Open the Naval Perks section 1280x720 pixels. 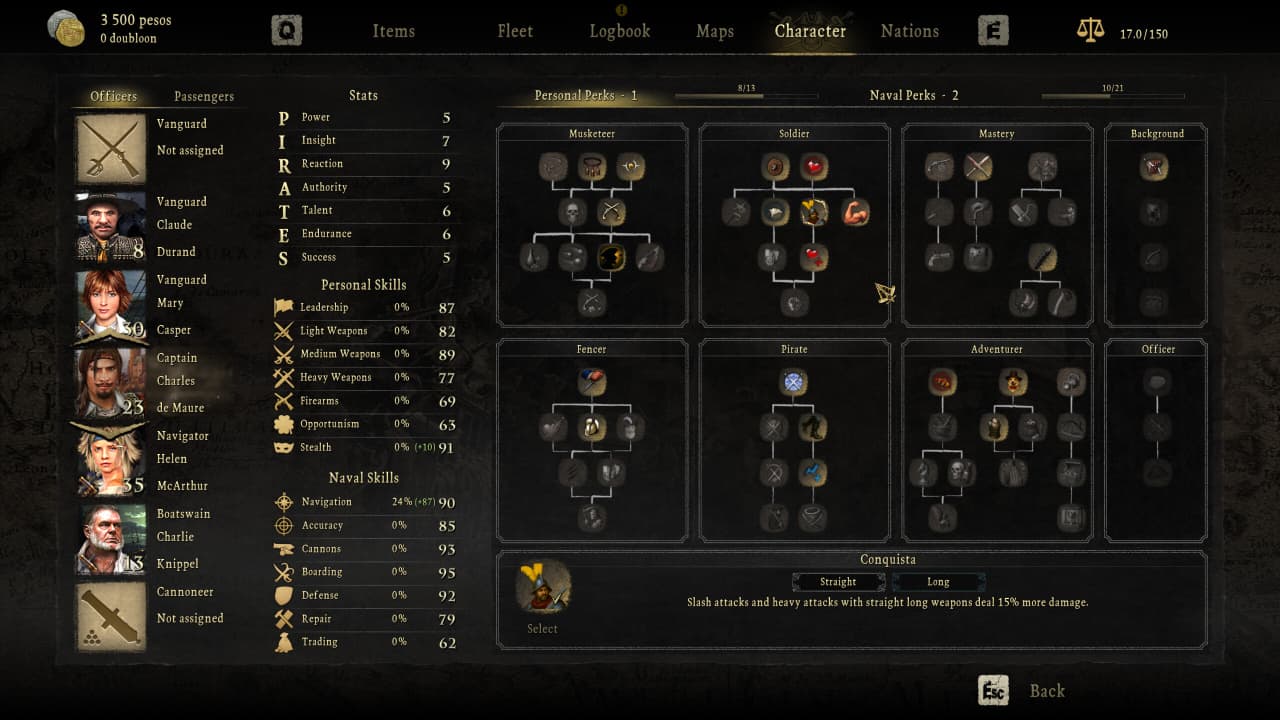(914, 95)
